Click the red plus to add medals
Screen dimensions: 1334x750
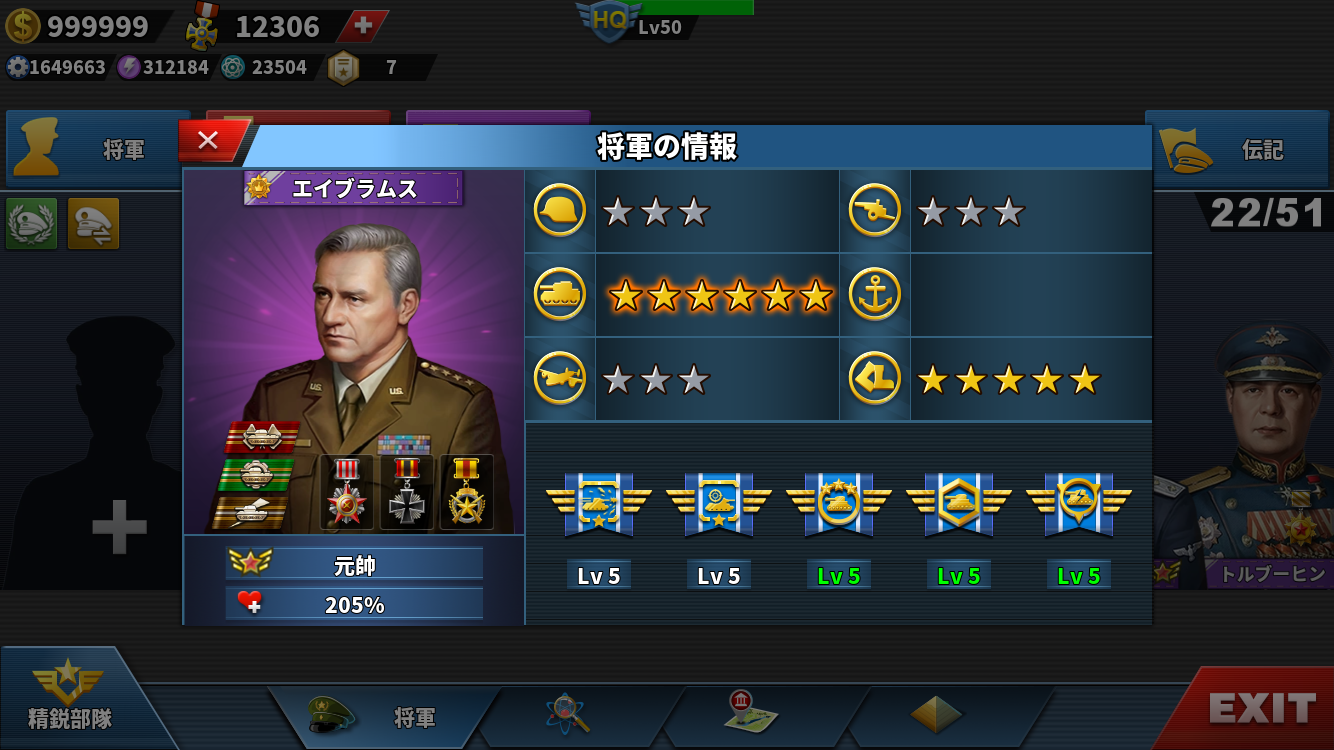tap(364, 26)
